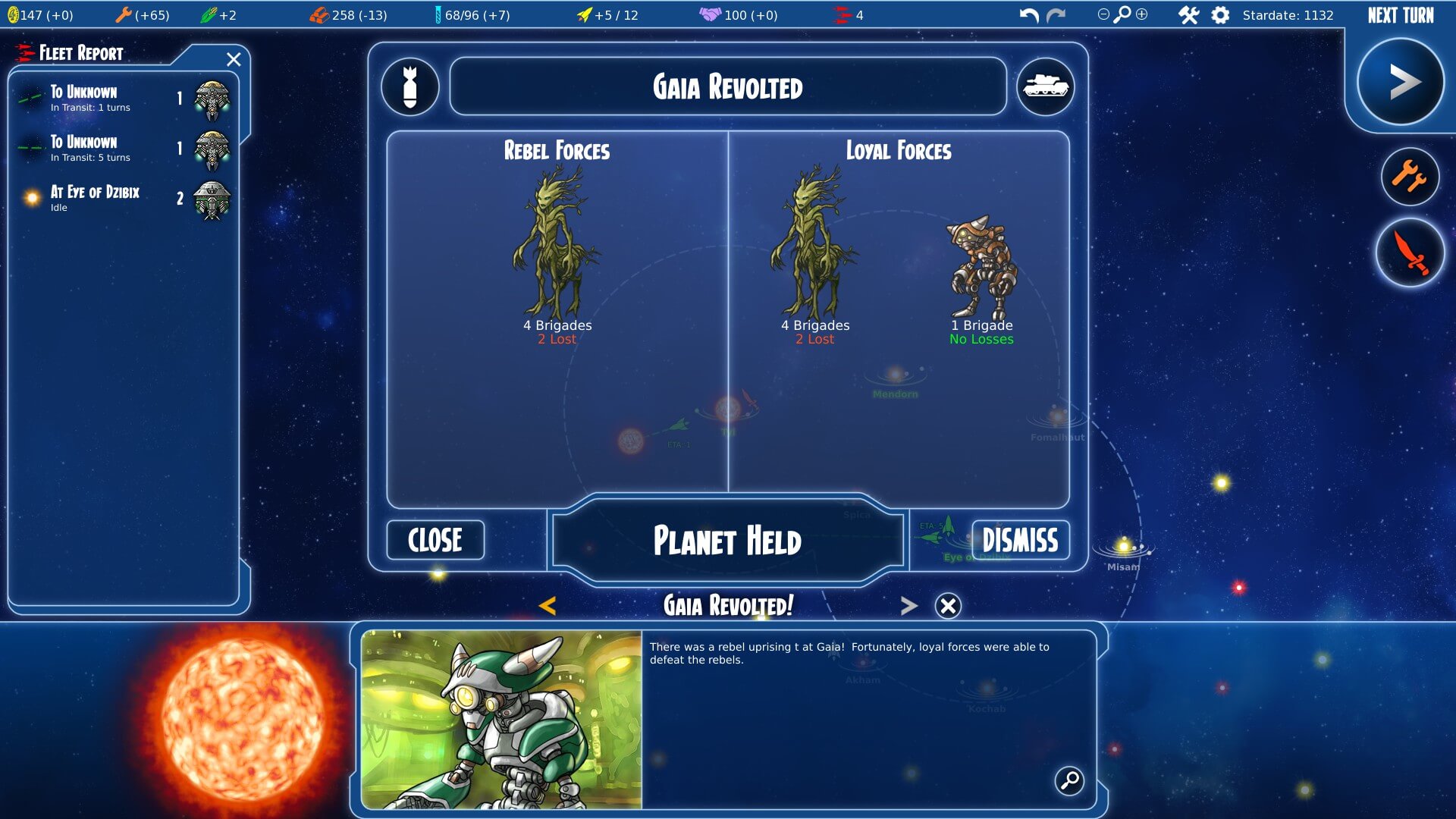The image size is (1456, 819).
Task: Close the Fleet Report panel
Action: coord(234,59)
